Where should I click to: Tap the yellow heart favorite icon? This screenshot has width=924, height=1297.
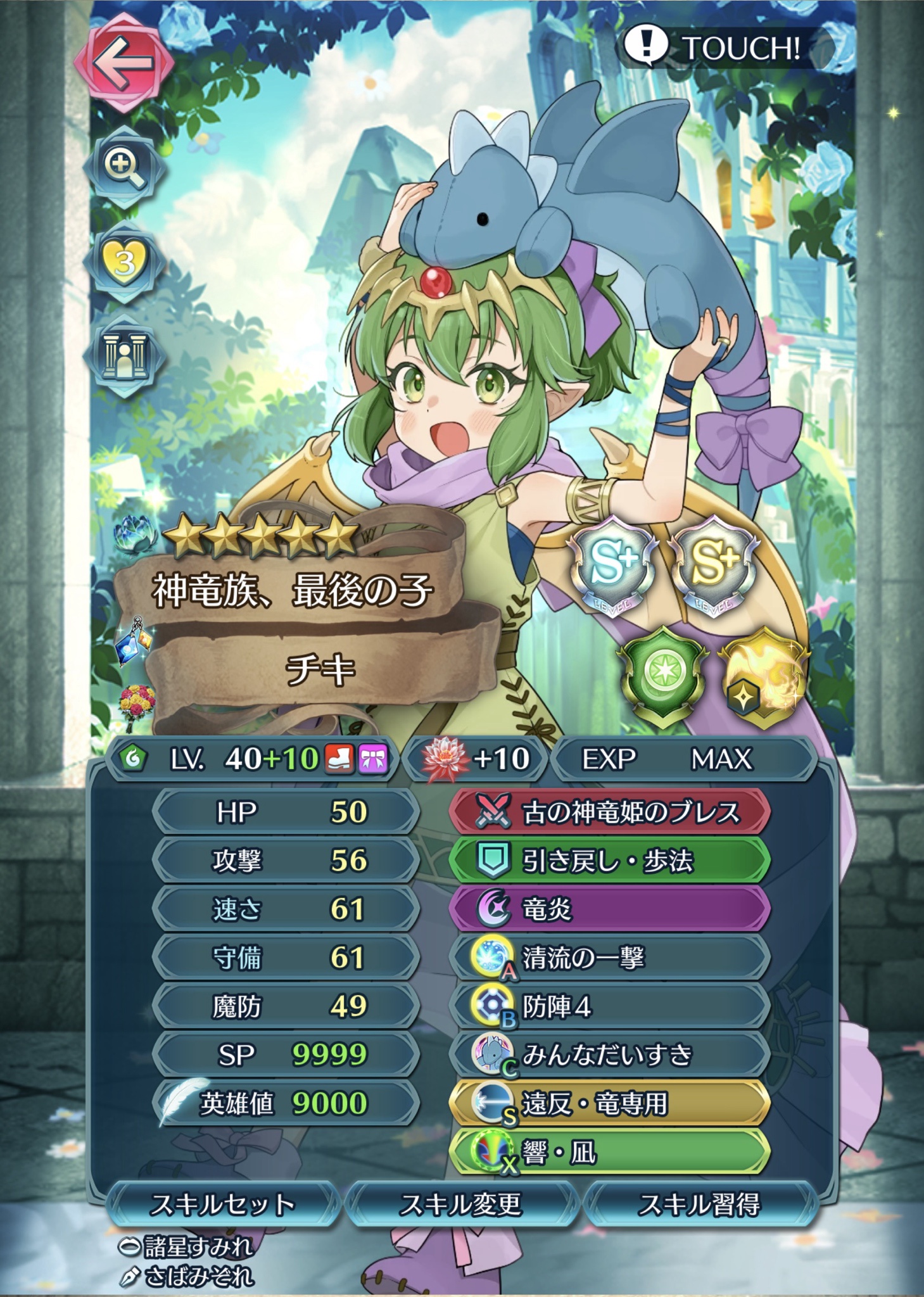124,261
